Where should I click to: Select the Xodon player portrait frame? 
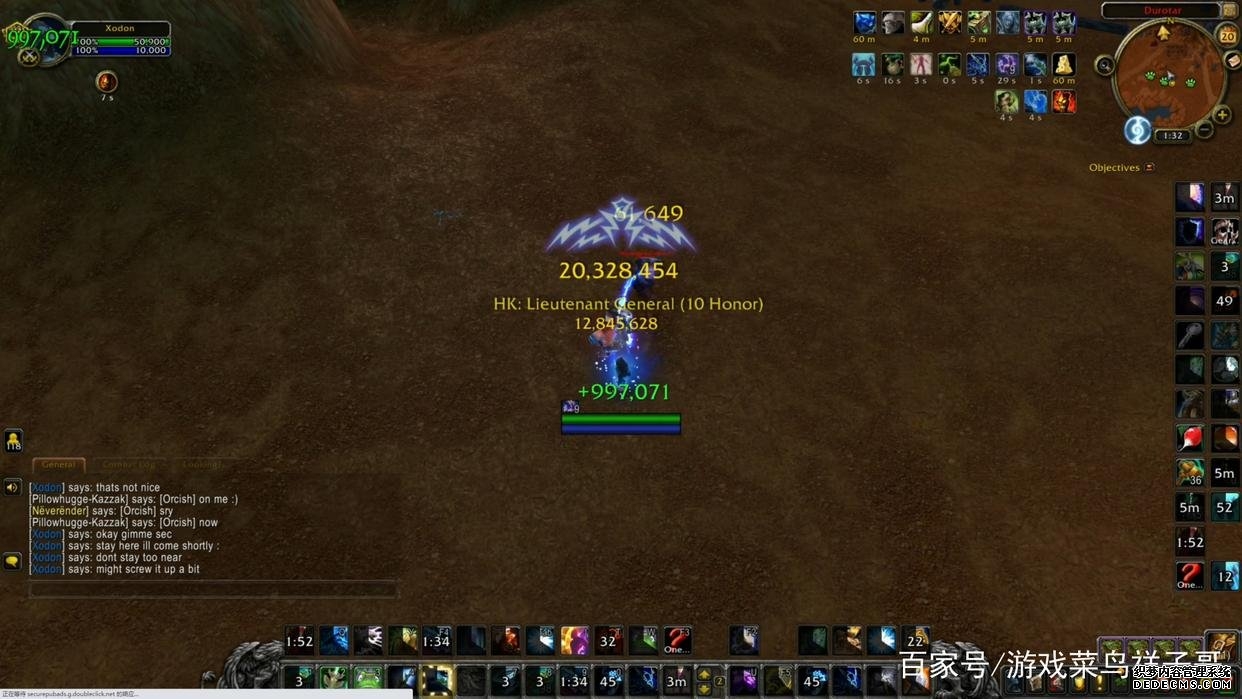coord(40,40)
